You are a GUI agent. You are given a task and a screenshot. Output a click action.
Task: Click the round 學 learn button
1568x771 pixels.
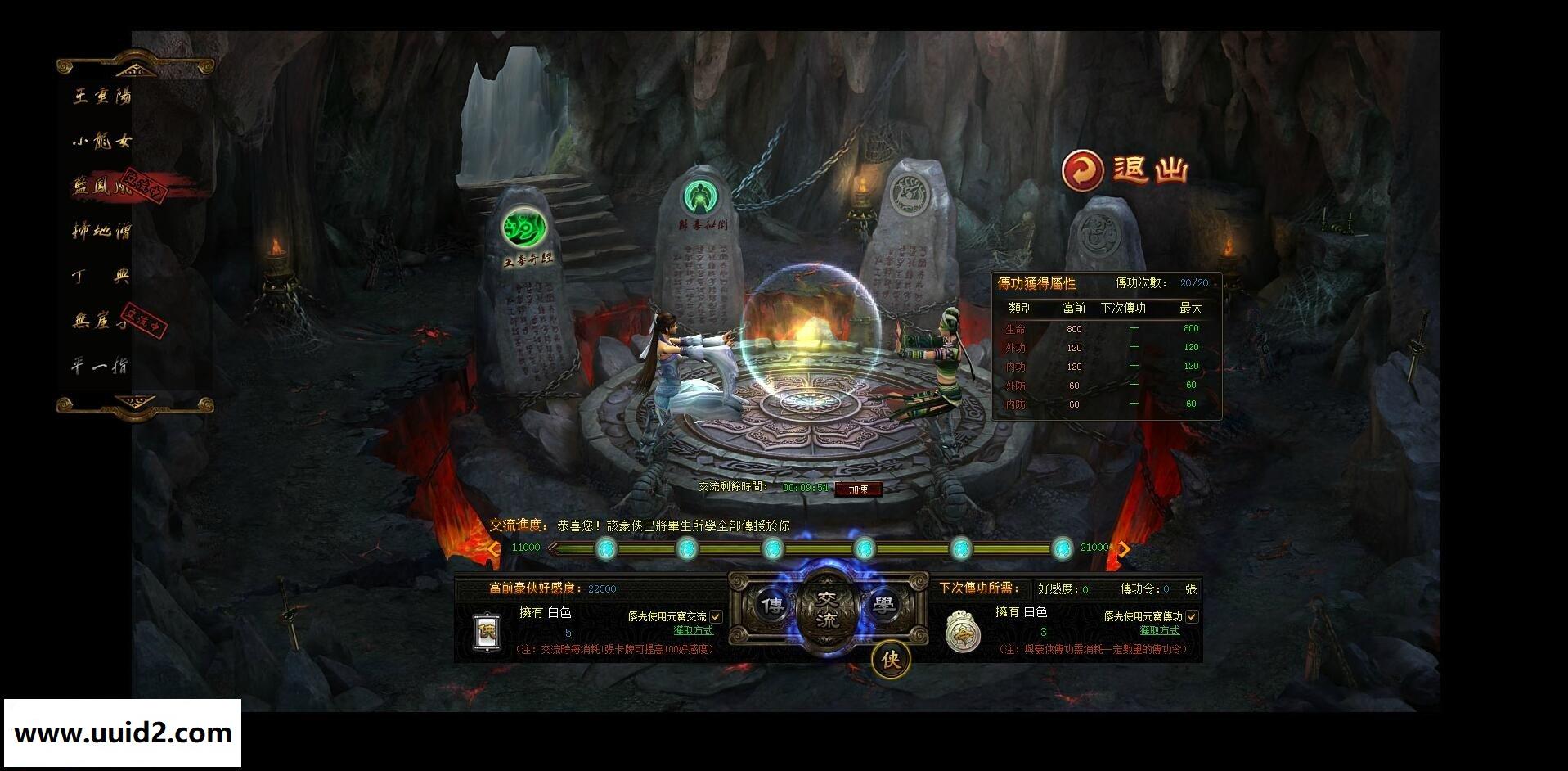[883, 606]
